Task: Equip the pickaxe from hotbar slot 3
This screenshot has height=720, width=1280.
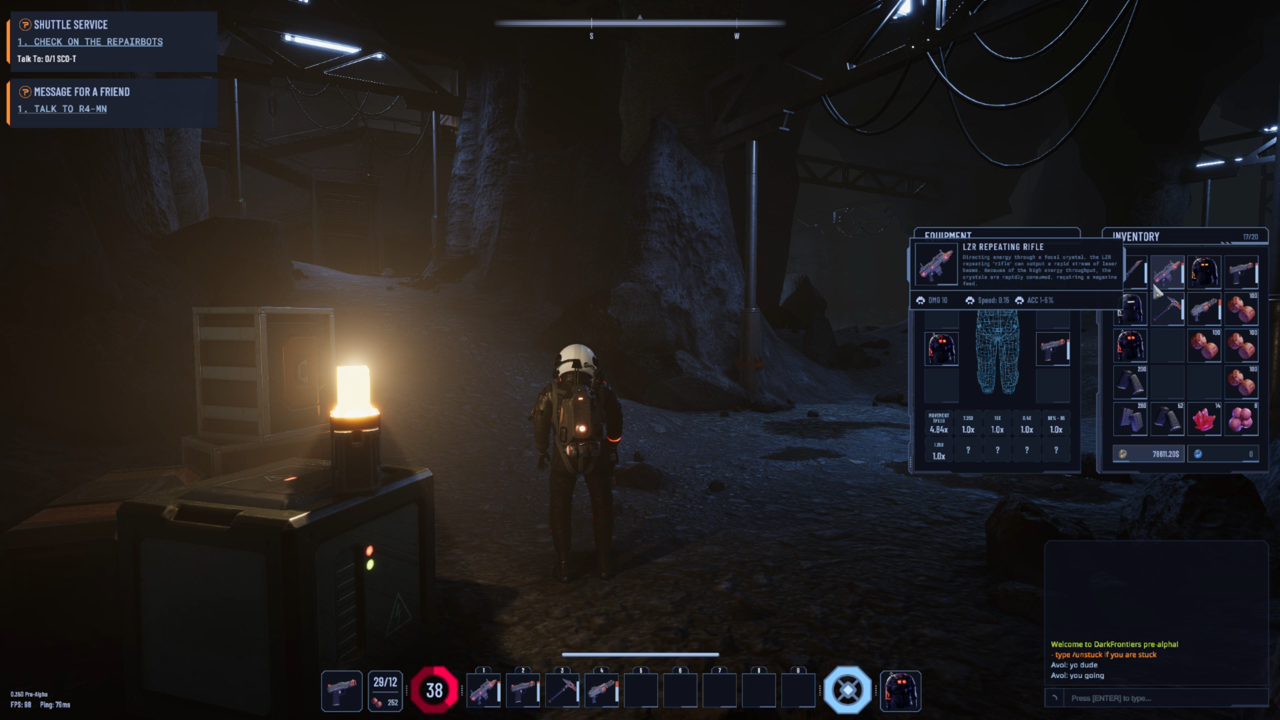Action: click(x=562, y=691)
